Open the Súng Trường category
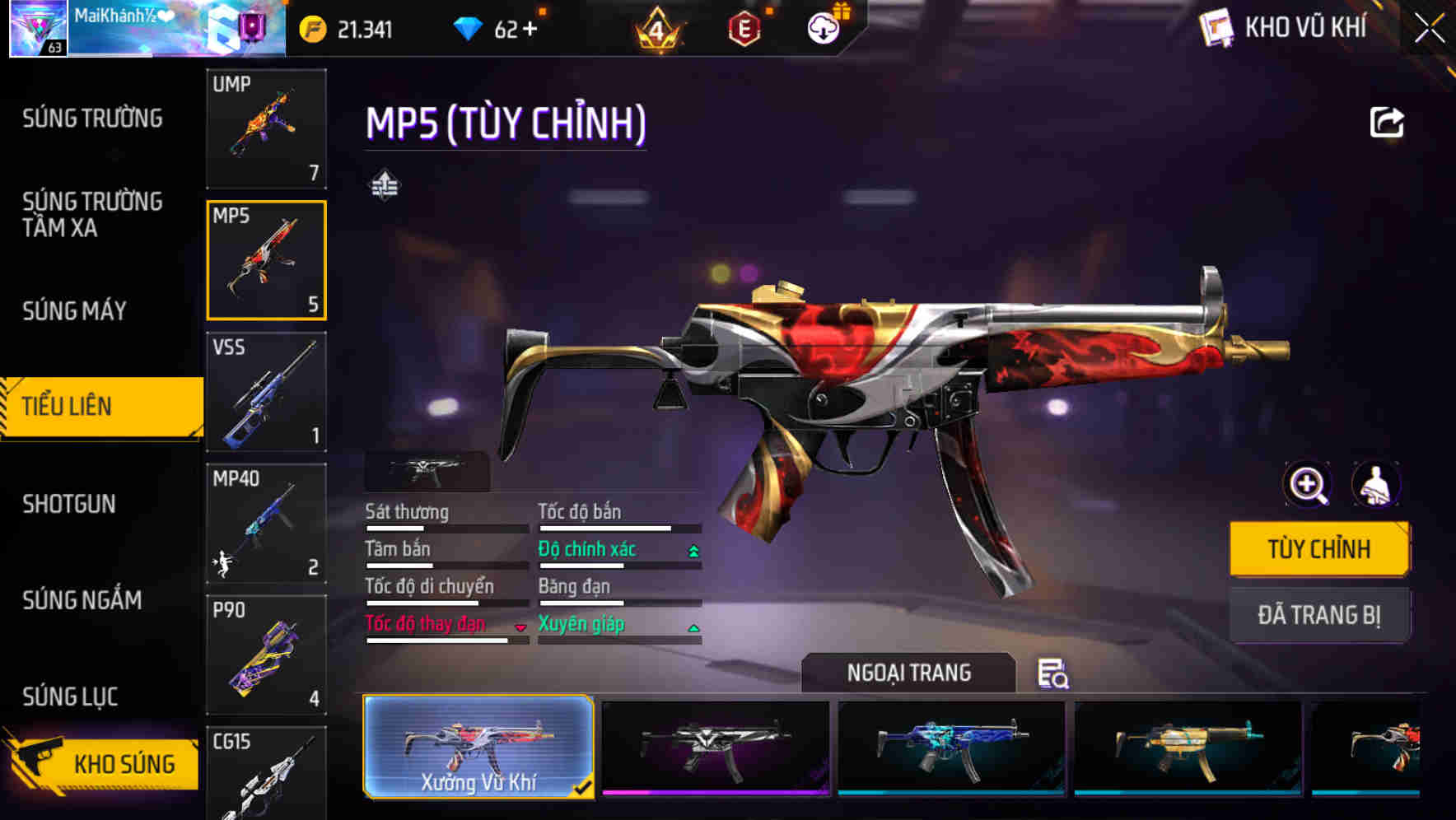Screen dimensions: 1456x820 92,119
